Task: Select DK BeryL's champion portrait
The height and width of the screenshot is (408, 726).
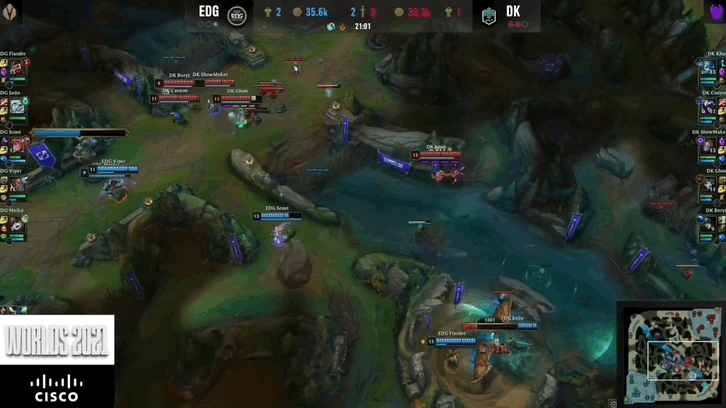Action: 709,226
